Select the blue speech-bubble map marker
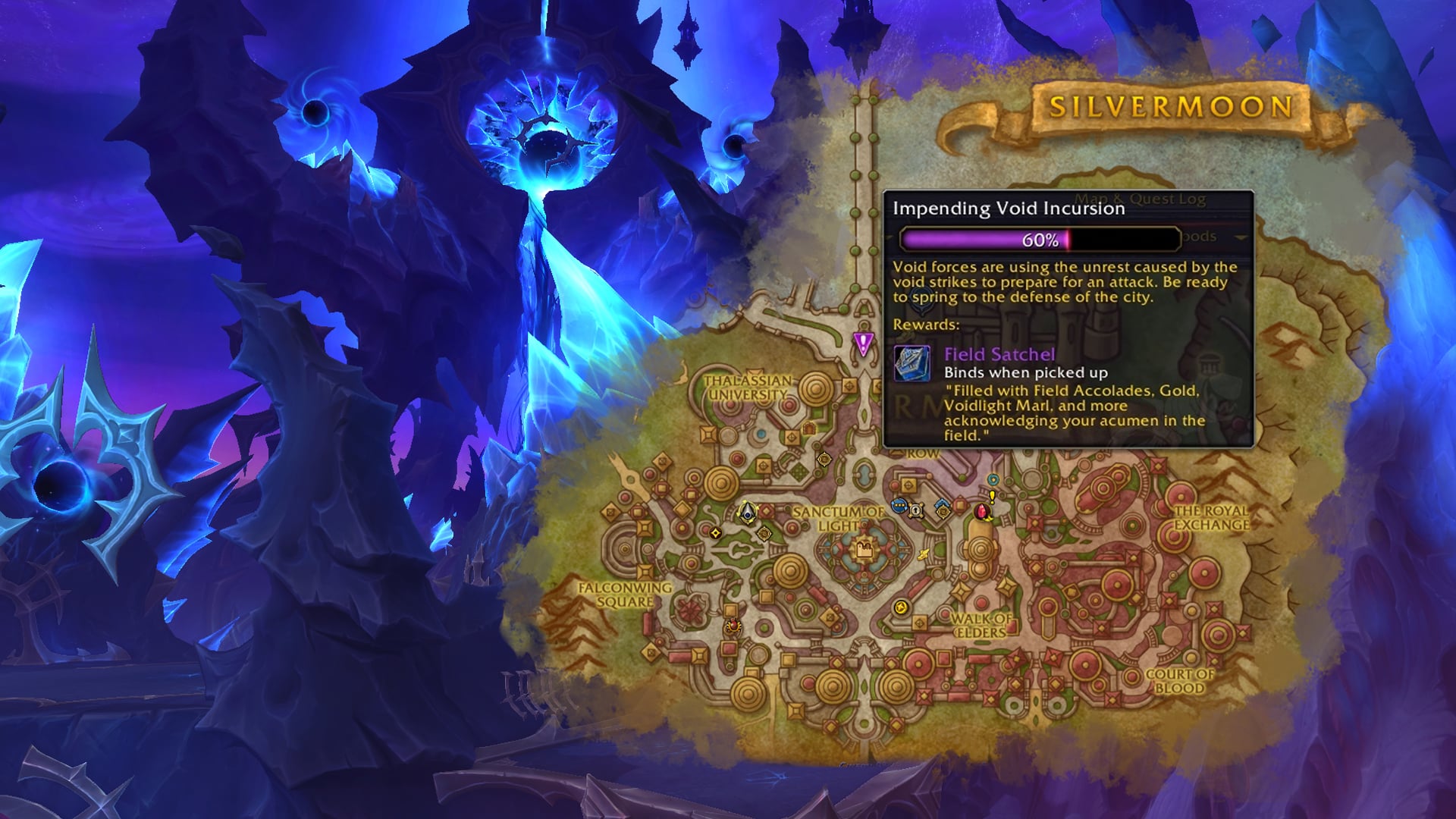Viewport: 1456px width, 819px height. tap(899, 506)
